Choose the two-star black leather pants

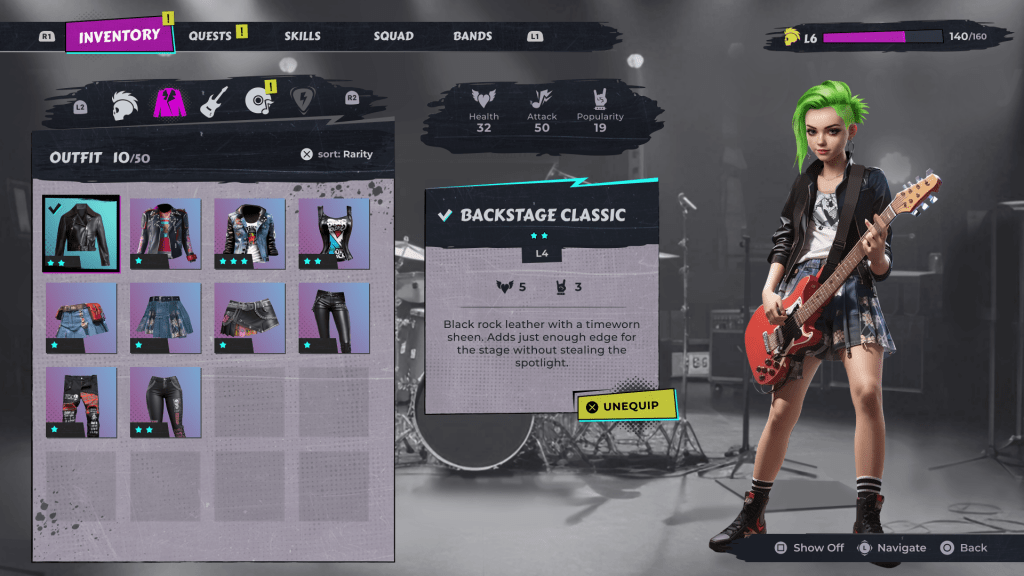tap(165, 402)
